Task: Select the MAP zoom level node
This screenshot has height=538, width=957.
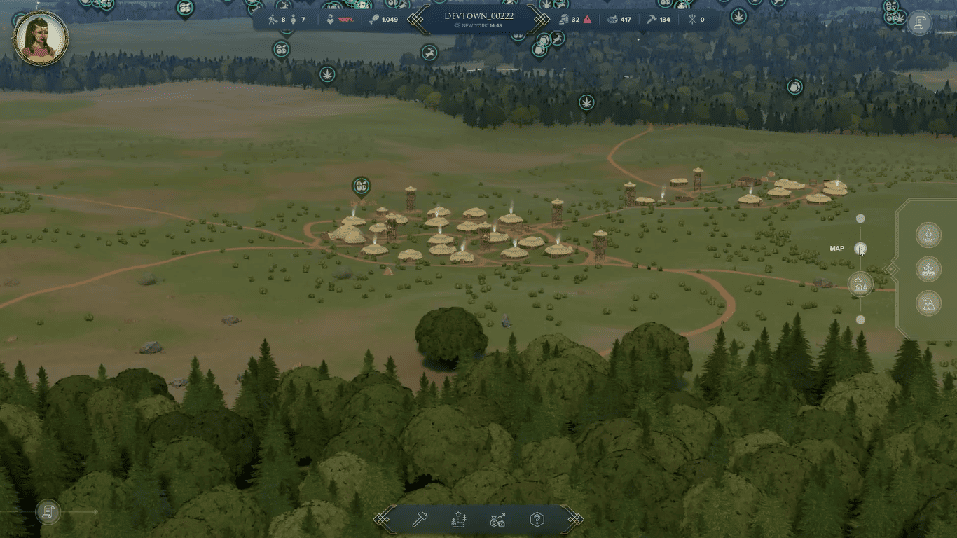Action: coord(861,248)
